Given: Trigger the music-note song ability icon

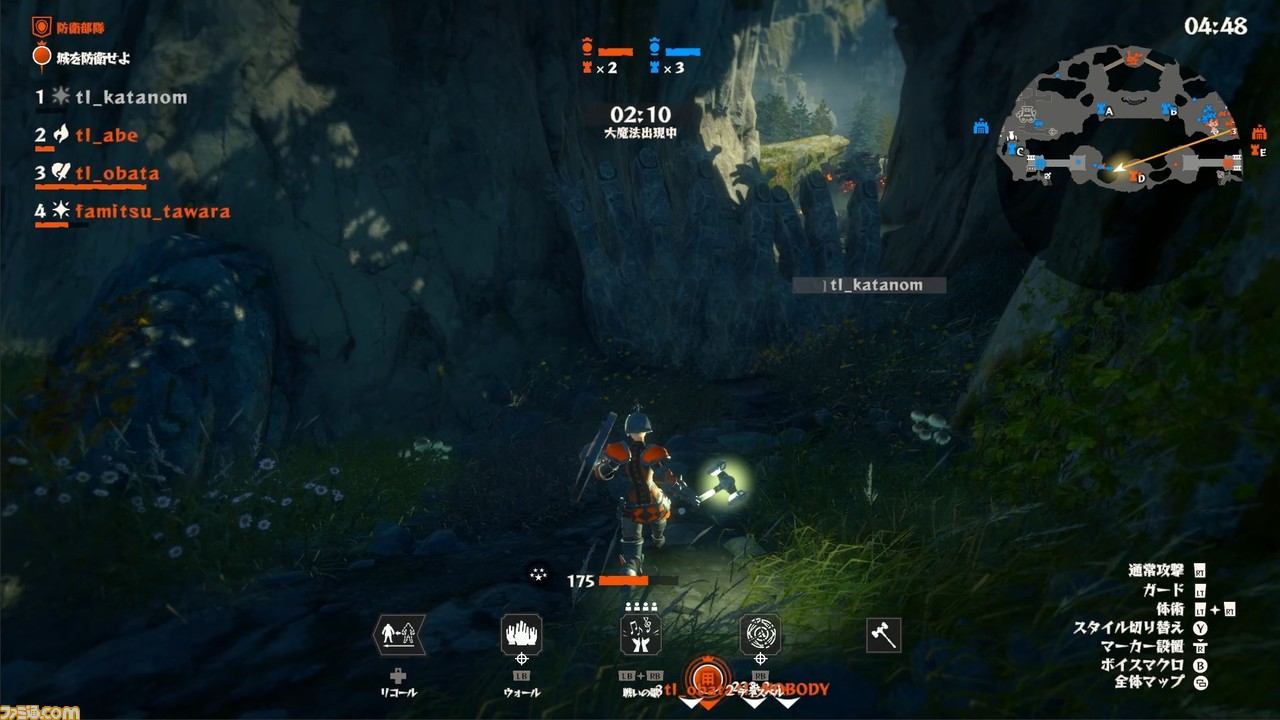Looking at the screenshot, I should click(x=641, y=634).
